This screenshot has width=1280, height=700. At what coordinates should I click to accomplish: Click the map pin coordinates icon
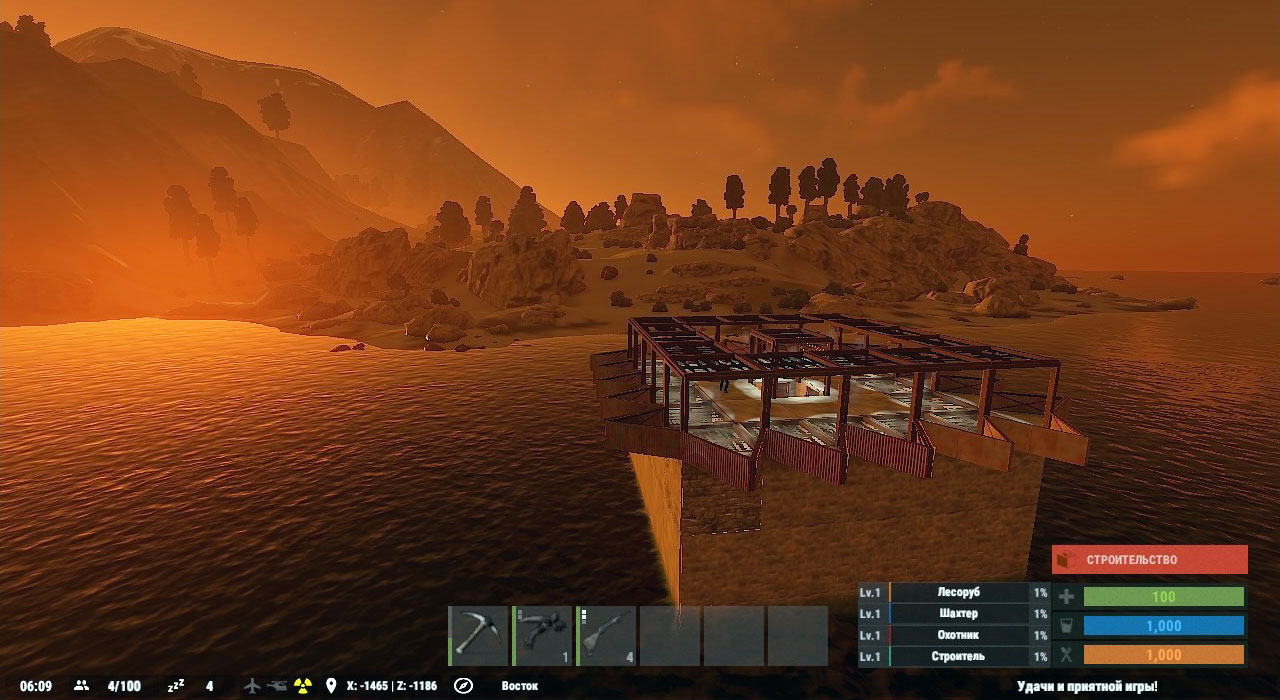[331, 686]
